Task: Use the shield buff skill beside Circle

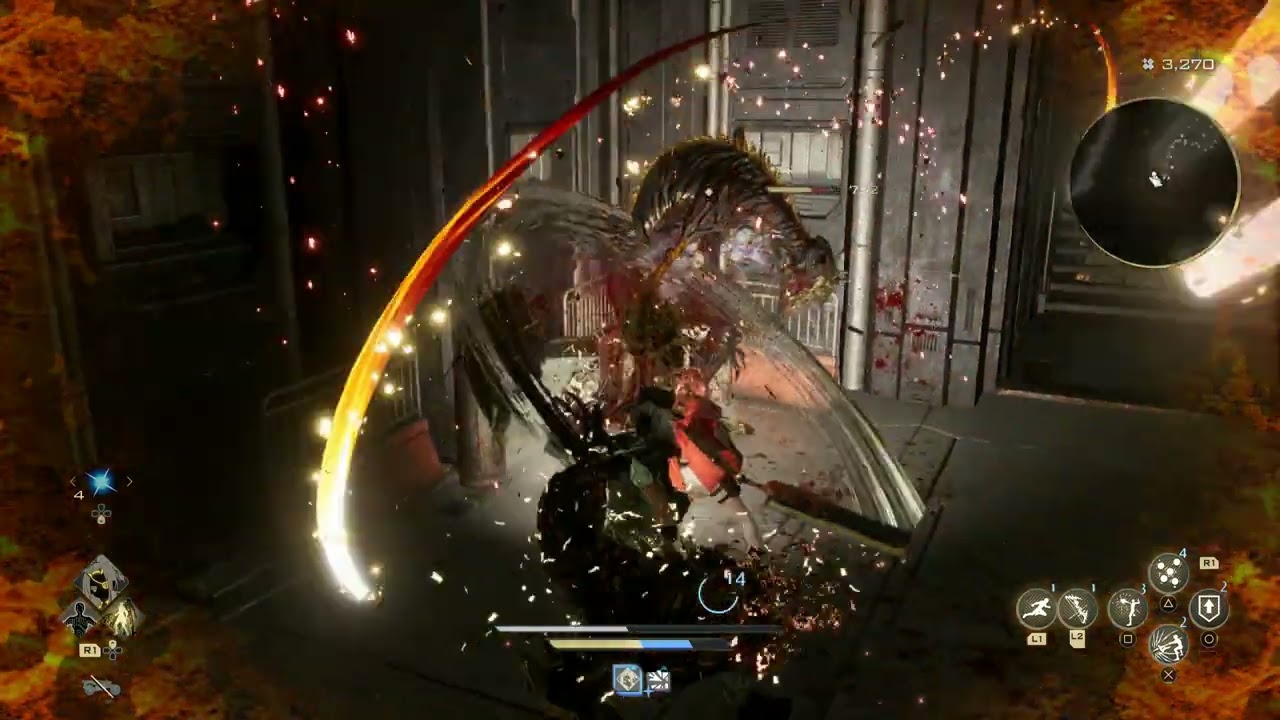Action: (1208, 607)
